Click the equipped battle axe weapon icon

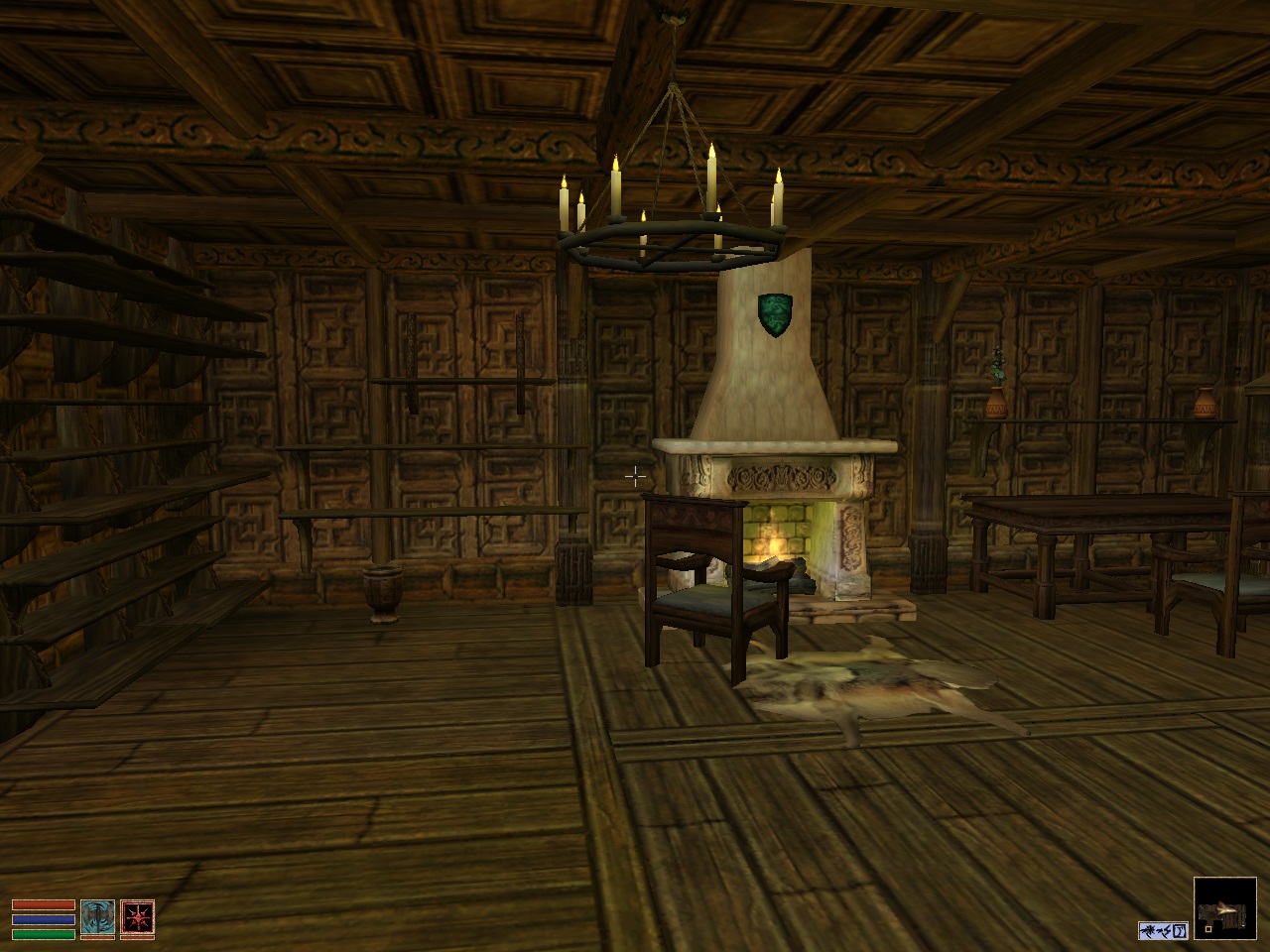pyautogui.click(x=97, y=918)
